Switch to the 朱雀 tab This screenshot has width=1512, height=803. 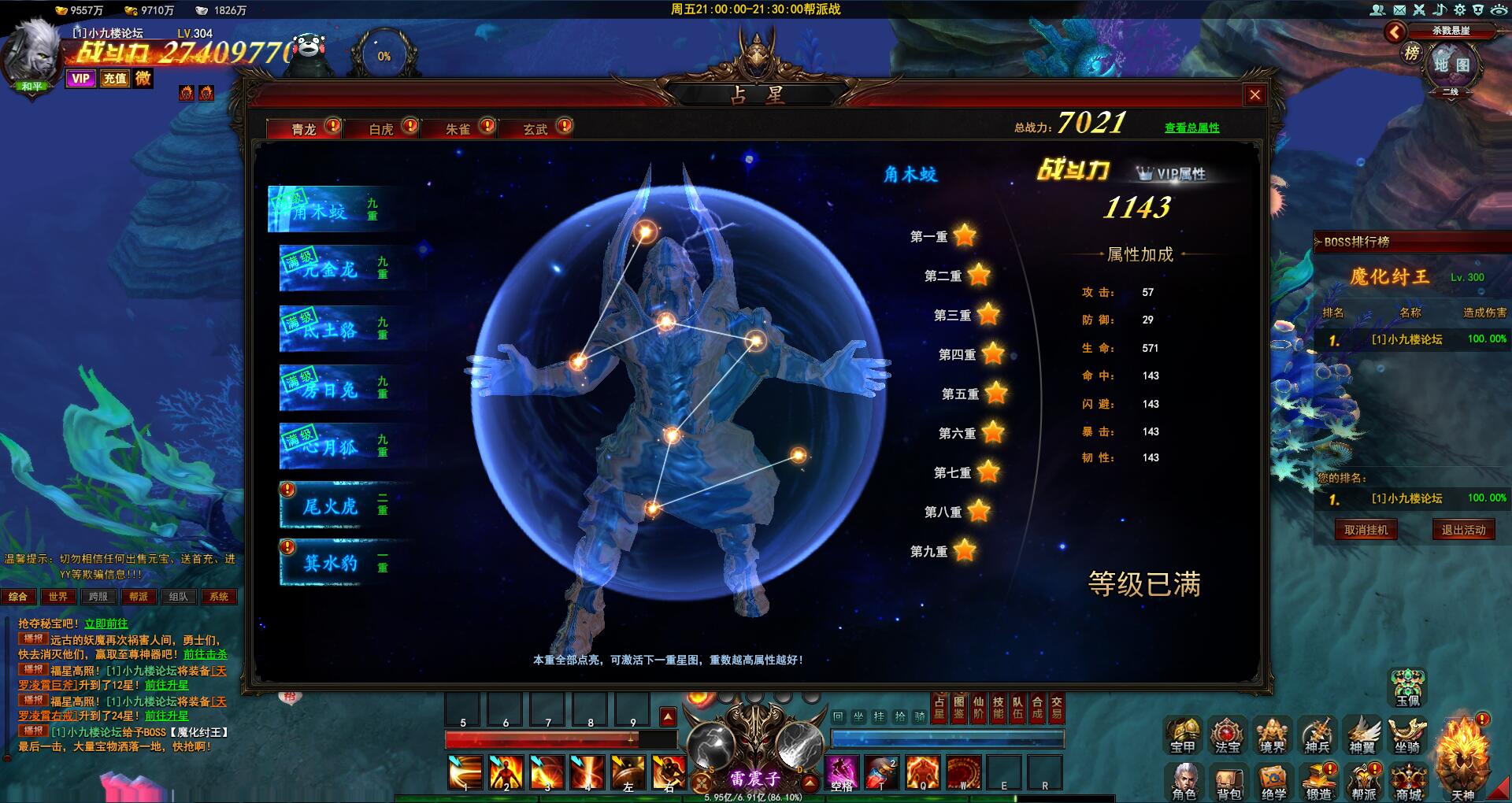click(458, 129)
